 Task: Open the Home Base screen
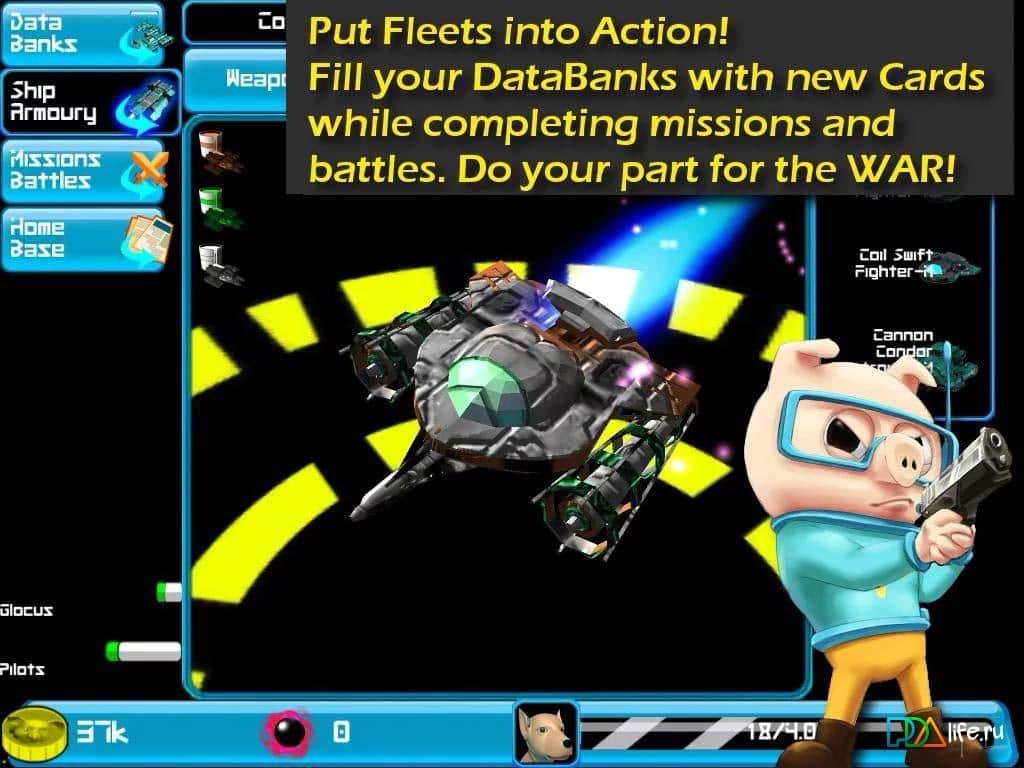(x=86, y=240)
